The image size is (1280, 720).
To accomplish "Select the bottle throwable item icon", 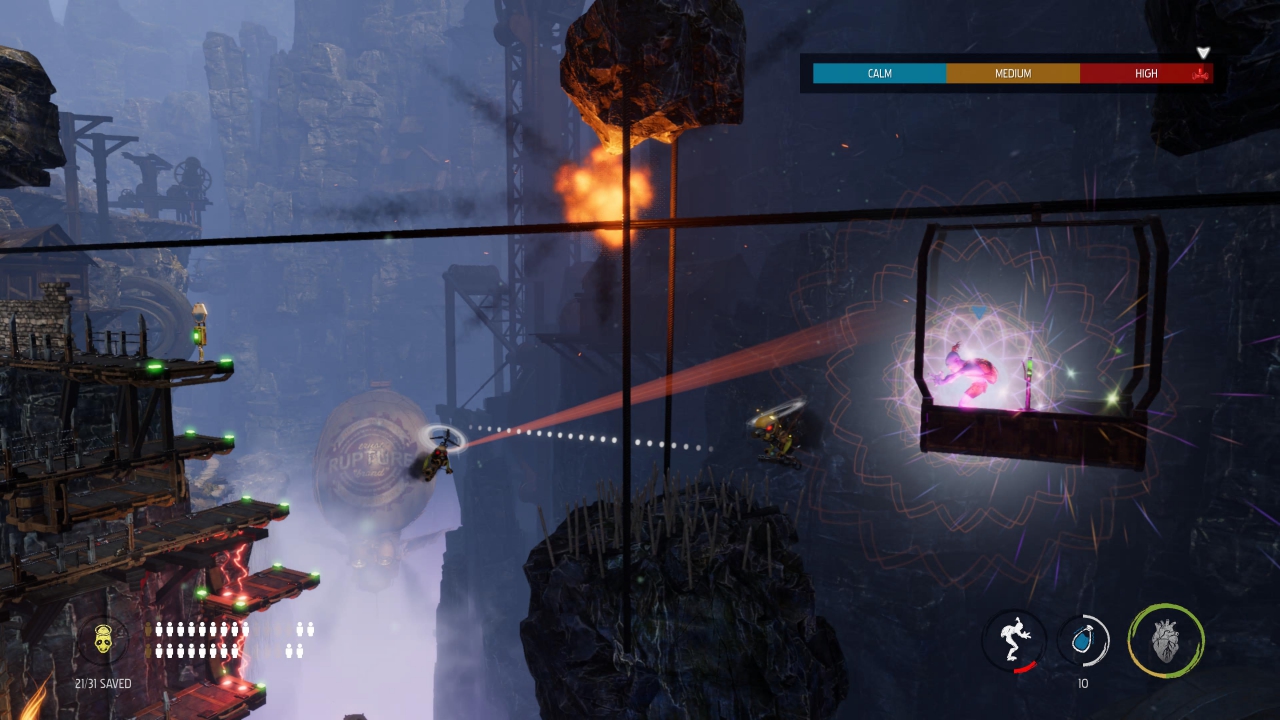I will click(x=1083, y=640).
